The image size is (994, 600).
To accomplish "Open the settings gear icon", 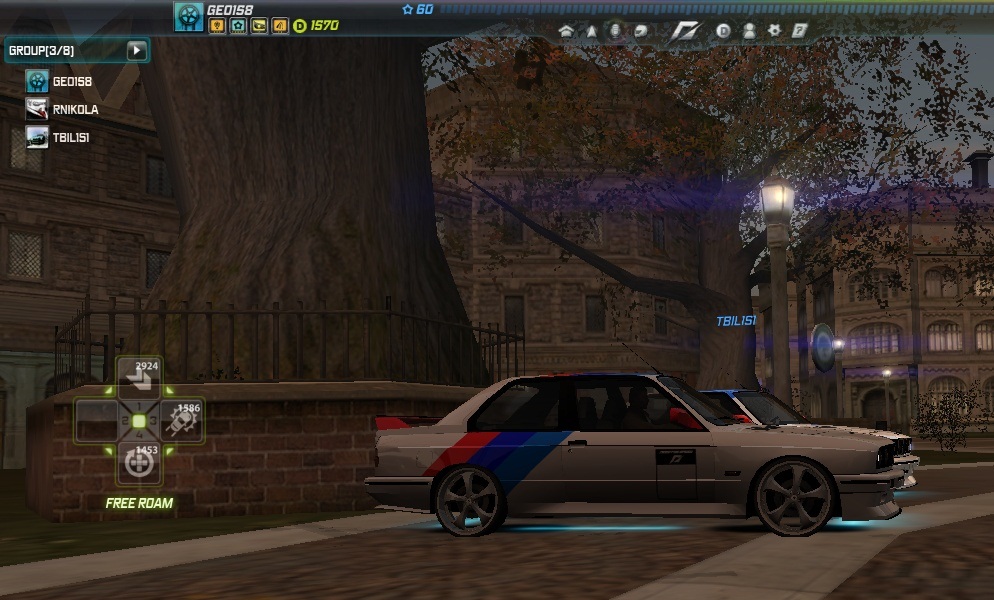I will point(774,31).
